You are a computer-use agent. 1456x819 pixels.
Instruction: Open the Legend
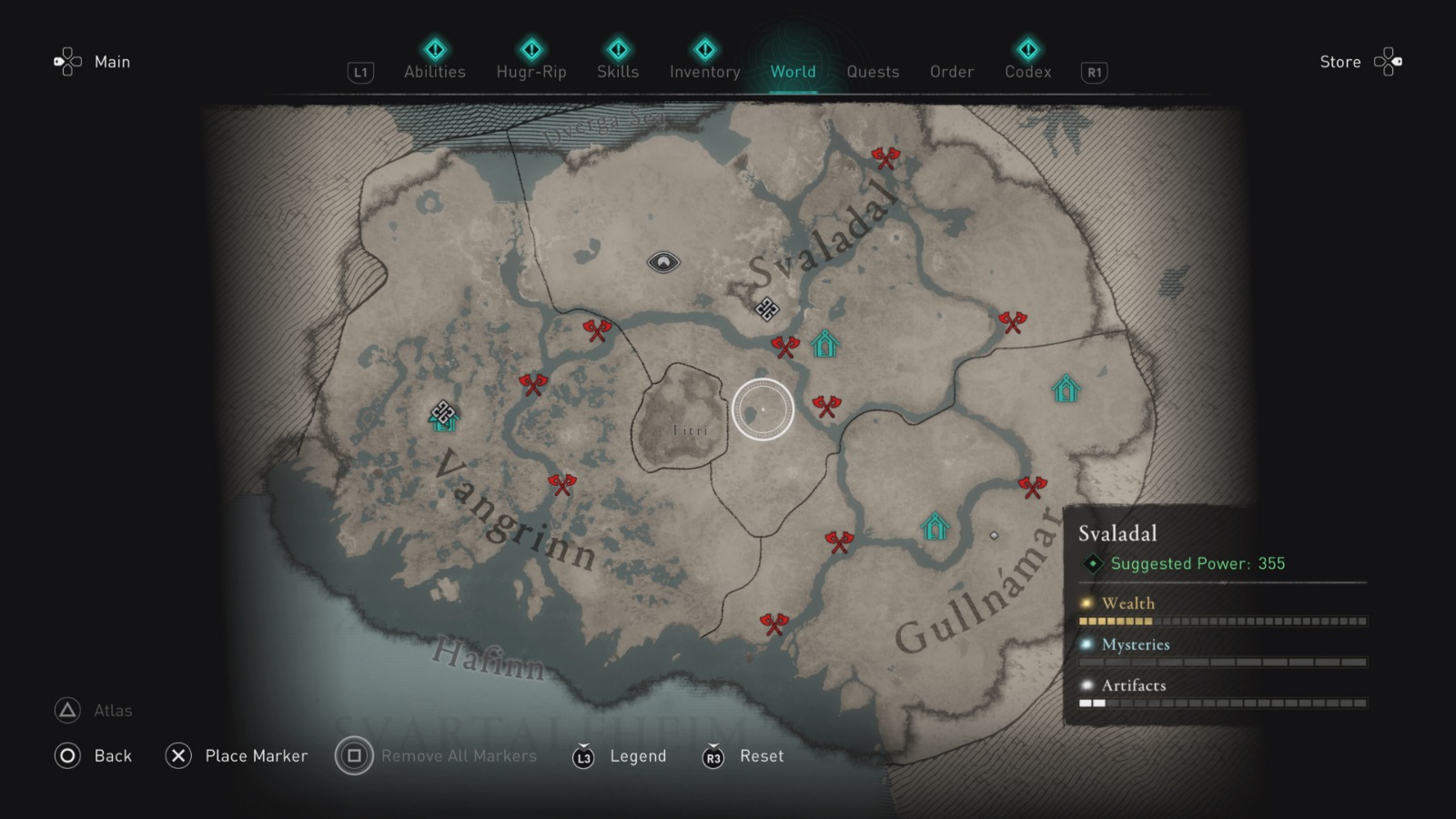[638, 755]
